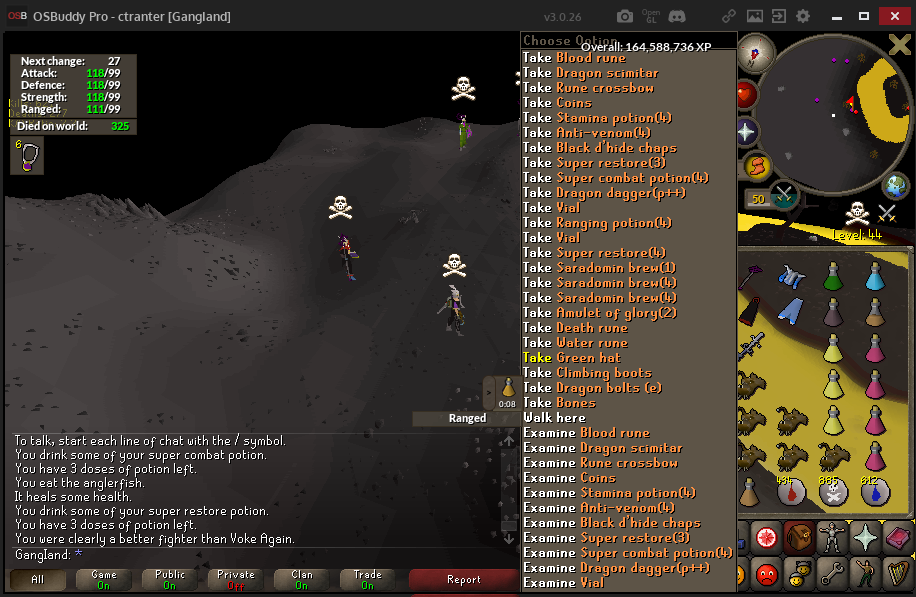Open the backpack inventory tab
The image size is (916, 597).
click(x=797, y=537)
